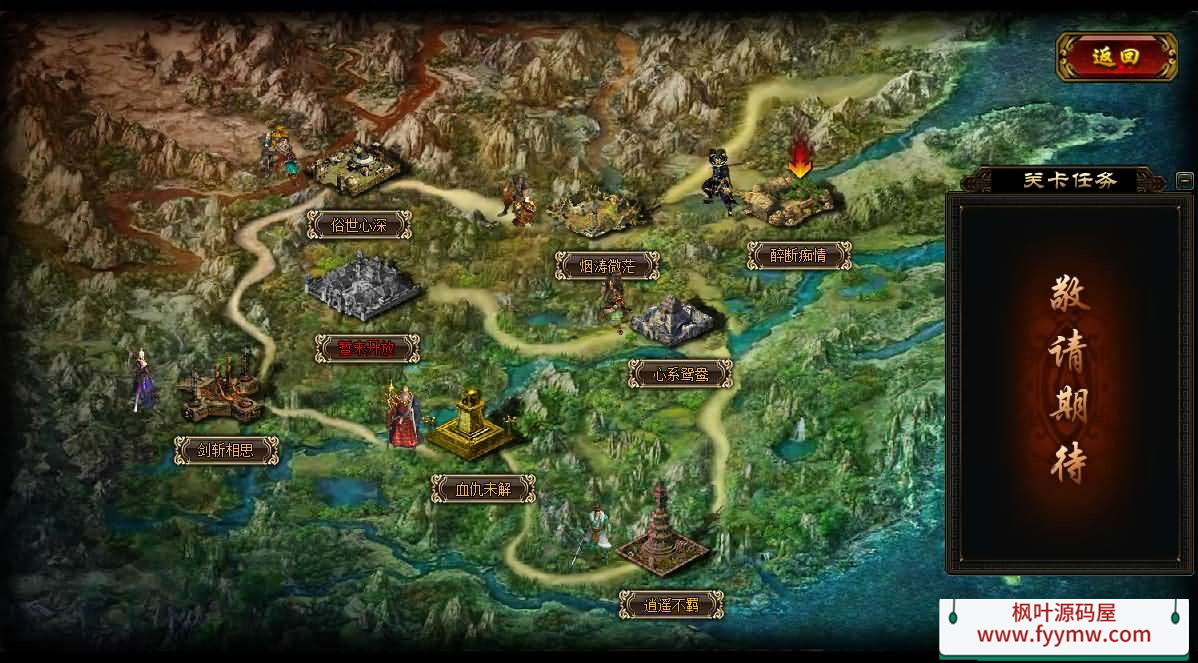Screen dimensions: 1198x663
Task: Choose the 血仇未解 stage label
Action: click(x=483, y=488)
